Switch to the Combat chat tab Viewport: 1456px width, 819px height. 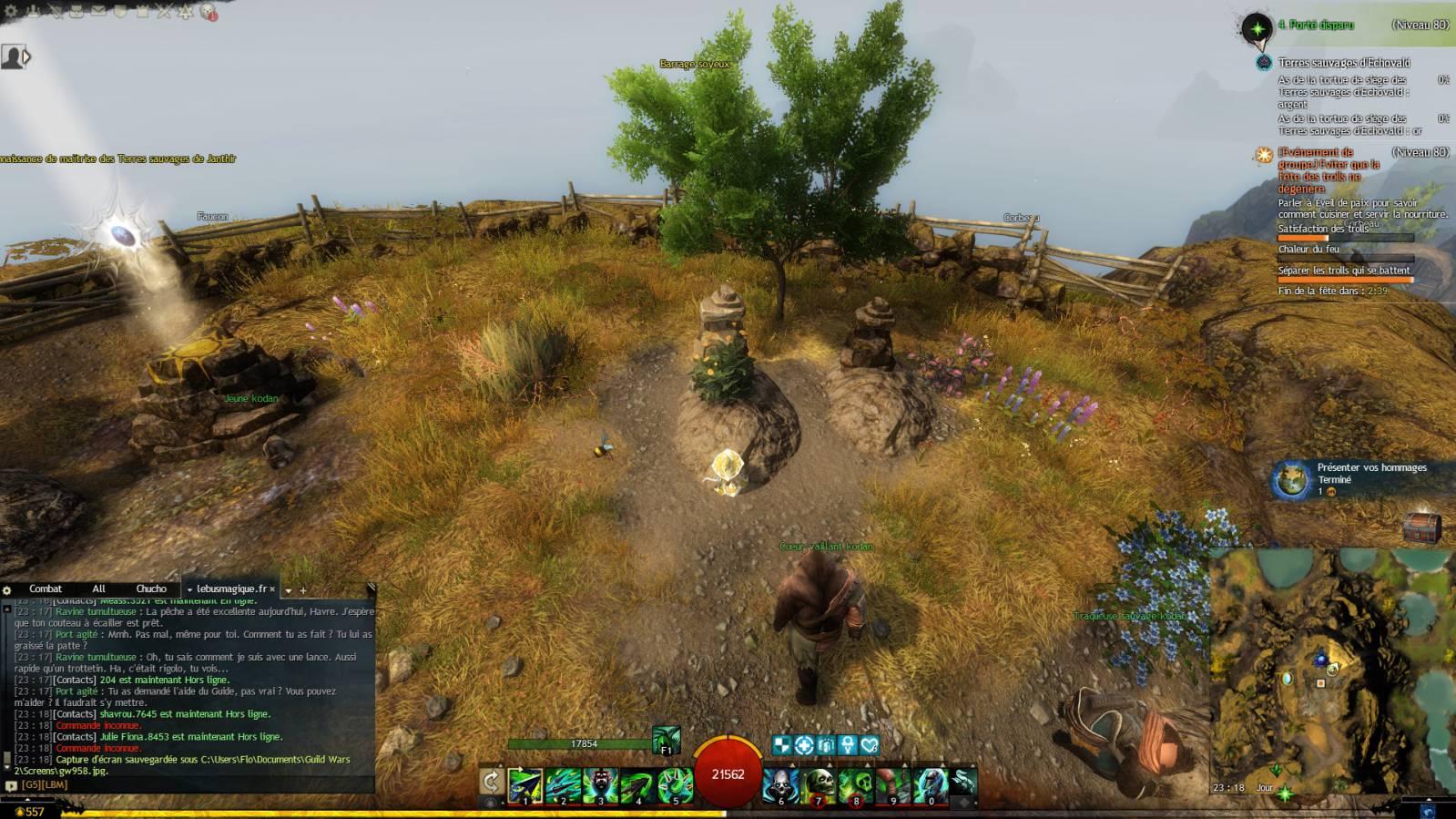tap(46, 589)
